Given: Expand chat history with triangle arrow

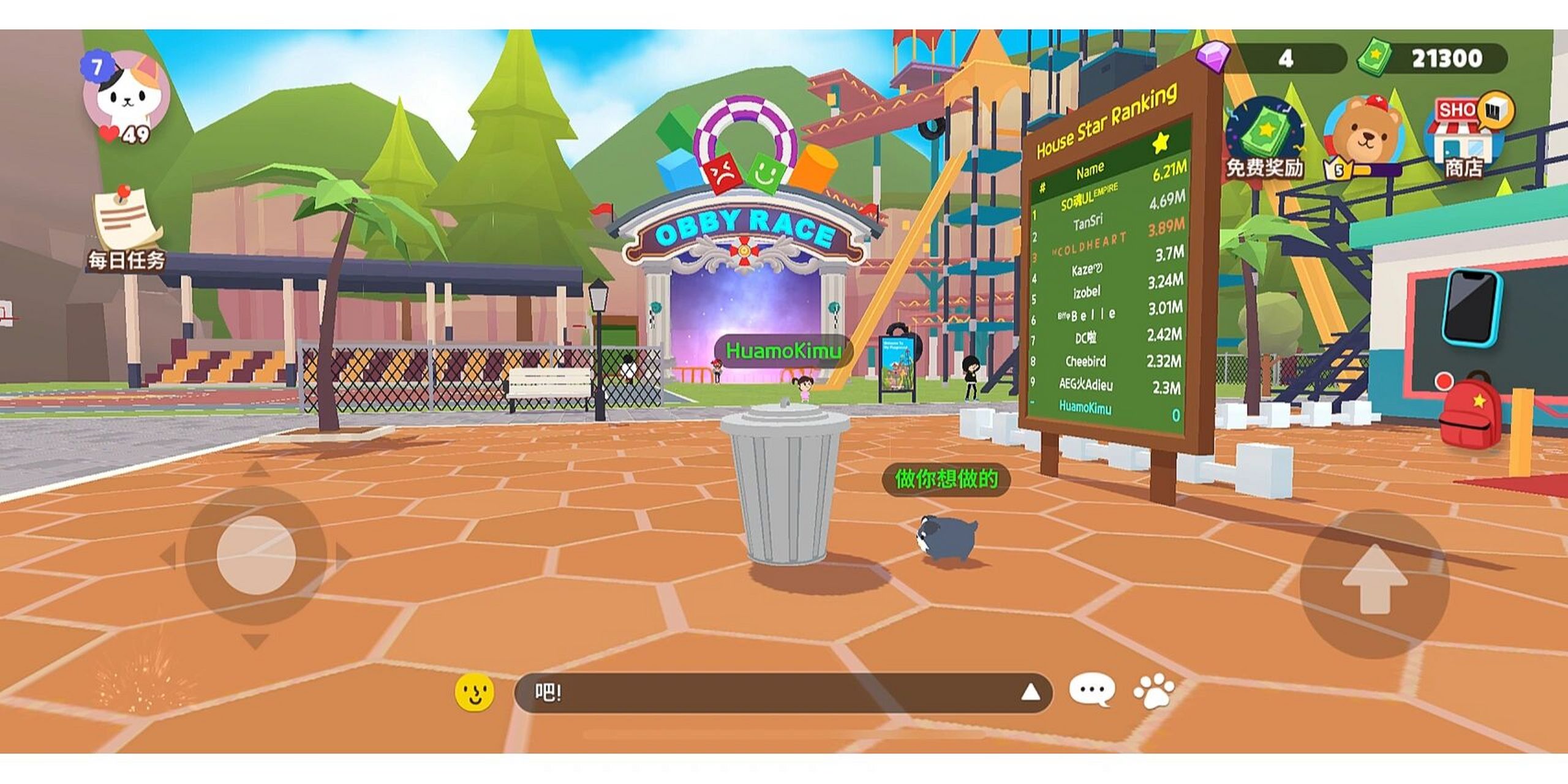Looking at the screenshot, I should (x=1031, y=693).
